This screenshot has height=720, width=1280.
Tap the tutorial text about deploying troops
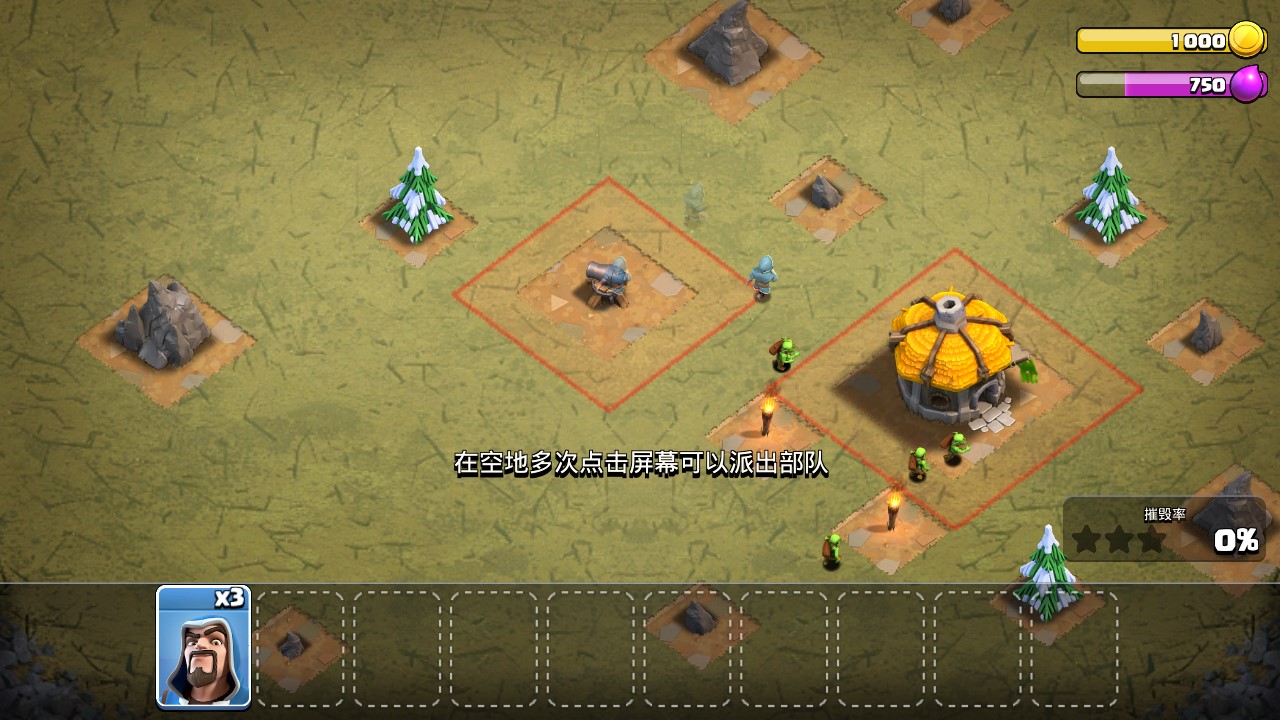point(645,463)
